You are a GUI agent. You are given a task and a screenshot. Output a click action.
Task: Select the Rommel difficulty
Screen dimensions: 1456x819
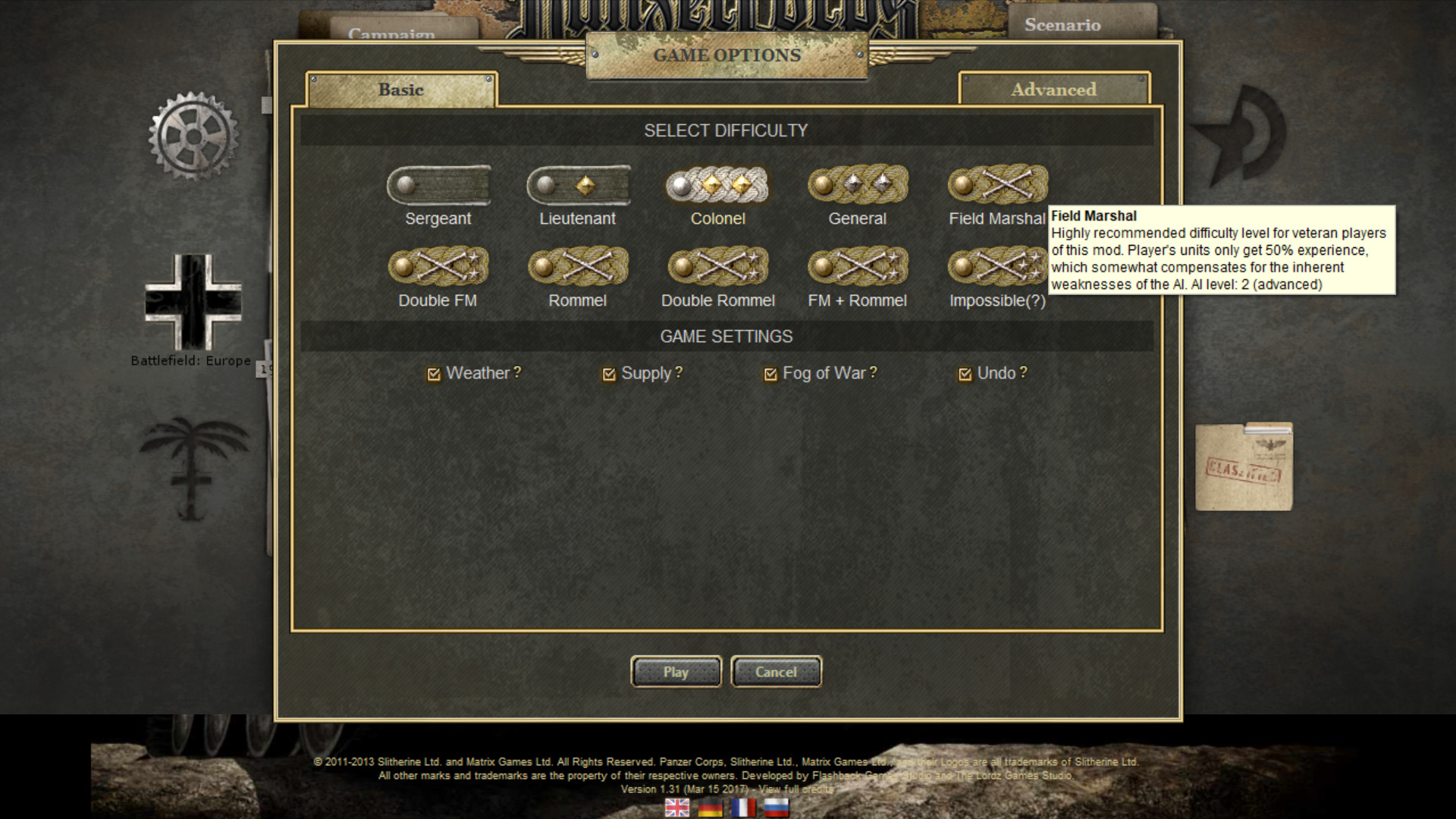coord(578,267)
